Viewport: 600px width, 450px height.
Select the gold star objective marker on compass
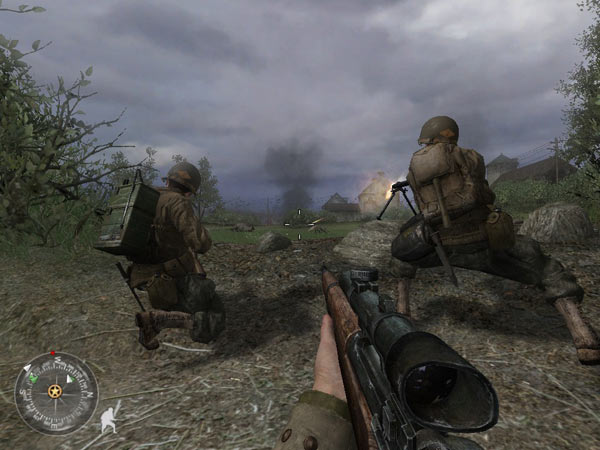[54, 390]
